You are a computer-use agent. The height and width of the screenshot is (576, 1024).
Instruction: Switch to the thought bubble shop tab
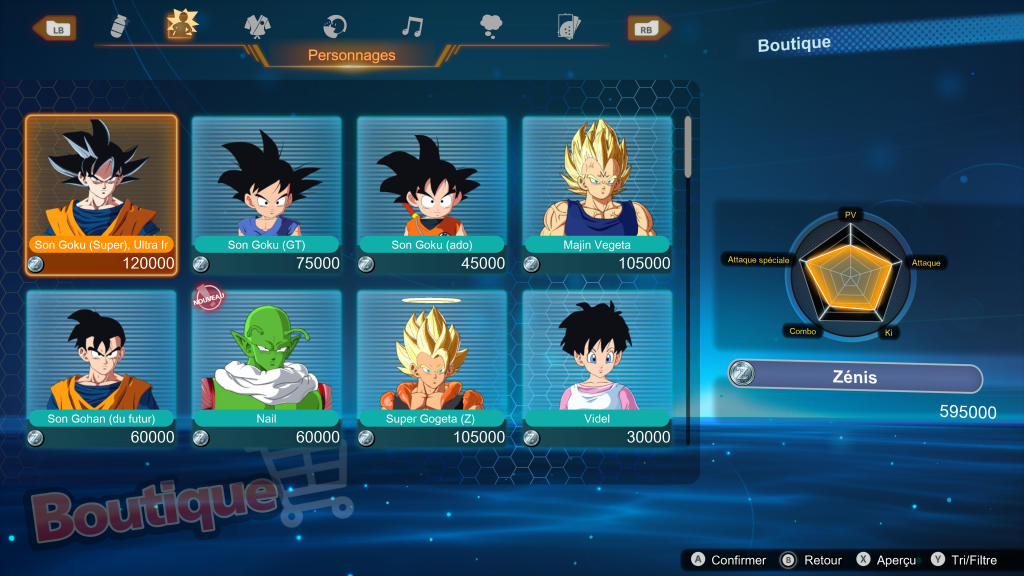click(491, 27)
